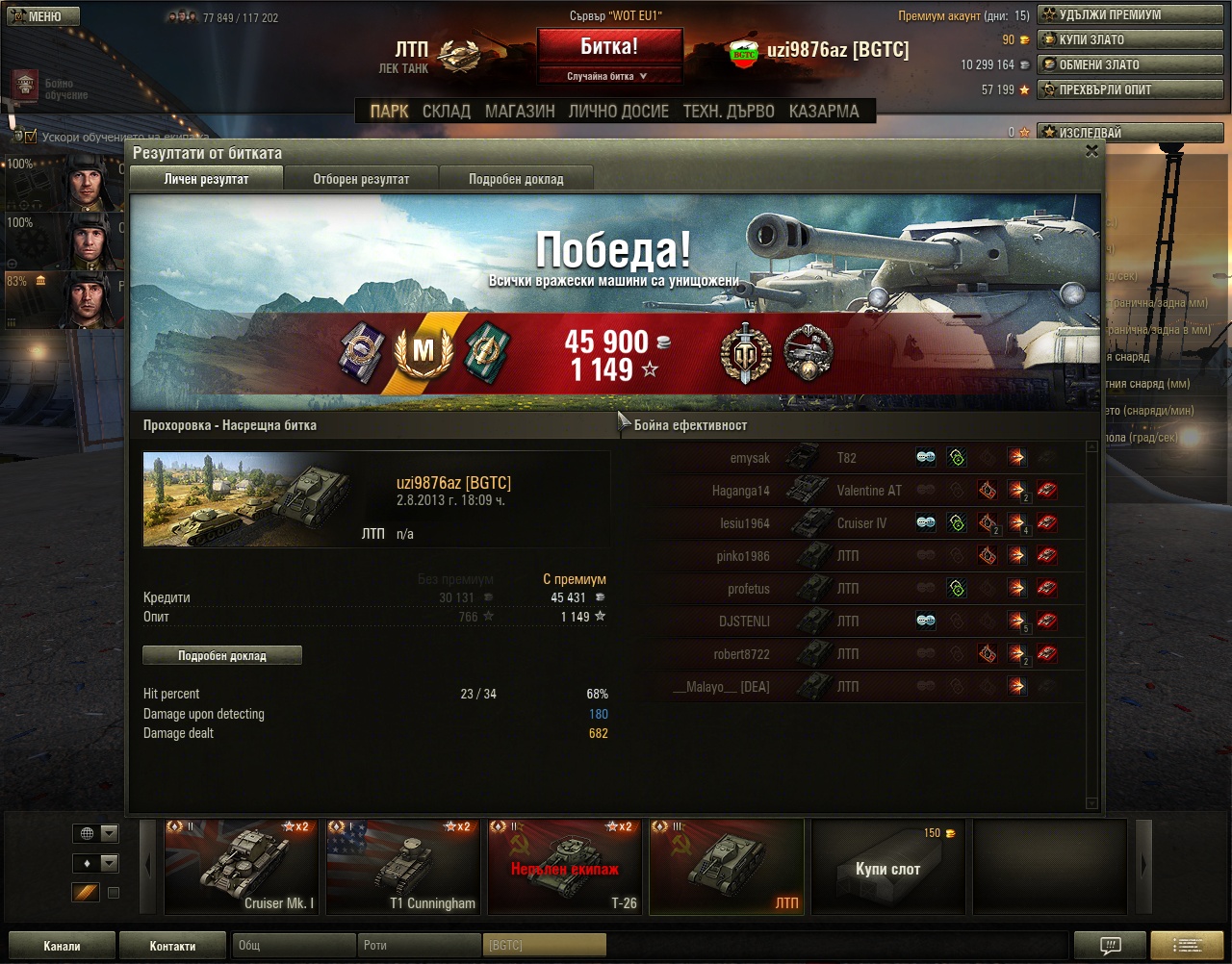Viewport: 1232px width, 964px height.
Task: Select the T1 Cunningham tank
Action: 402,866
